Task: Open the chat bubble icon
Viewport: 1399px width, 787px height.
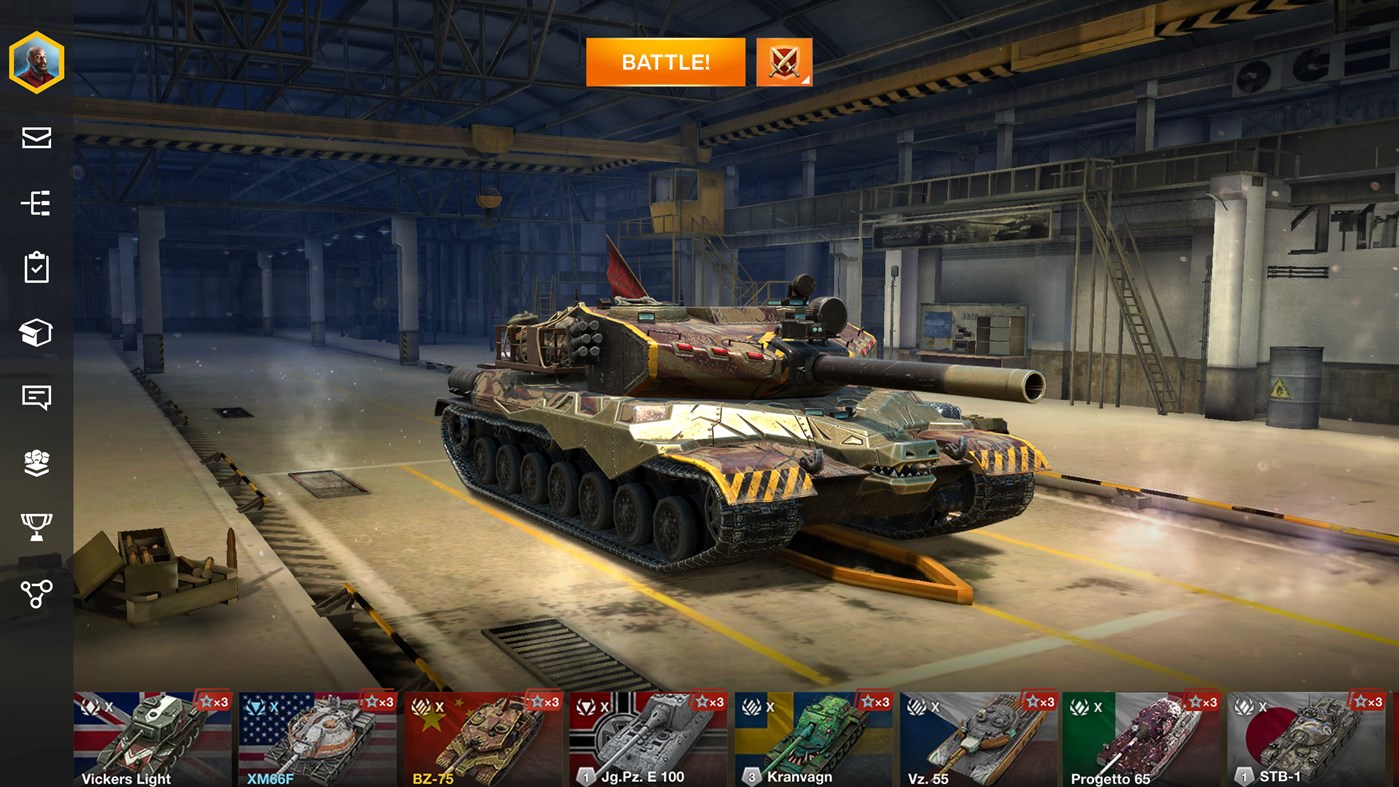Action: point(36,397)
